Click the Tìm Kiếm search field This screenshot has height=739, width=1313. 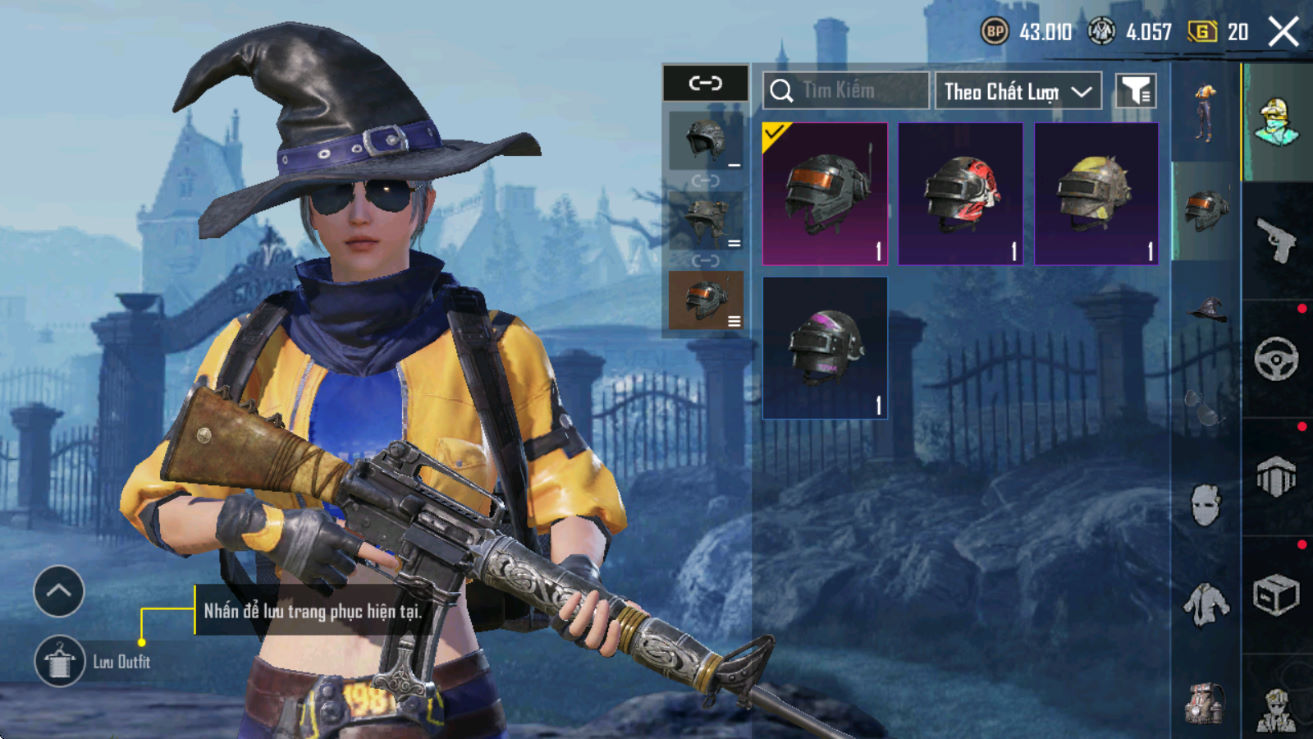pyautogui.click(x=846, y=91)
